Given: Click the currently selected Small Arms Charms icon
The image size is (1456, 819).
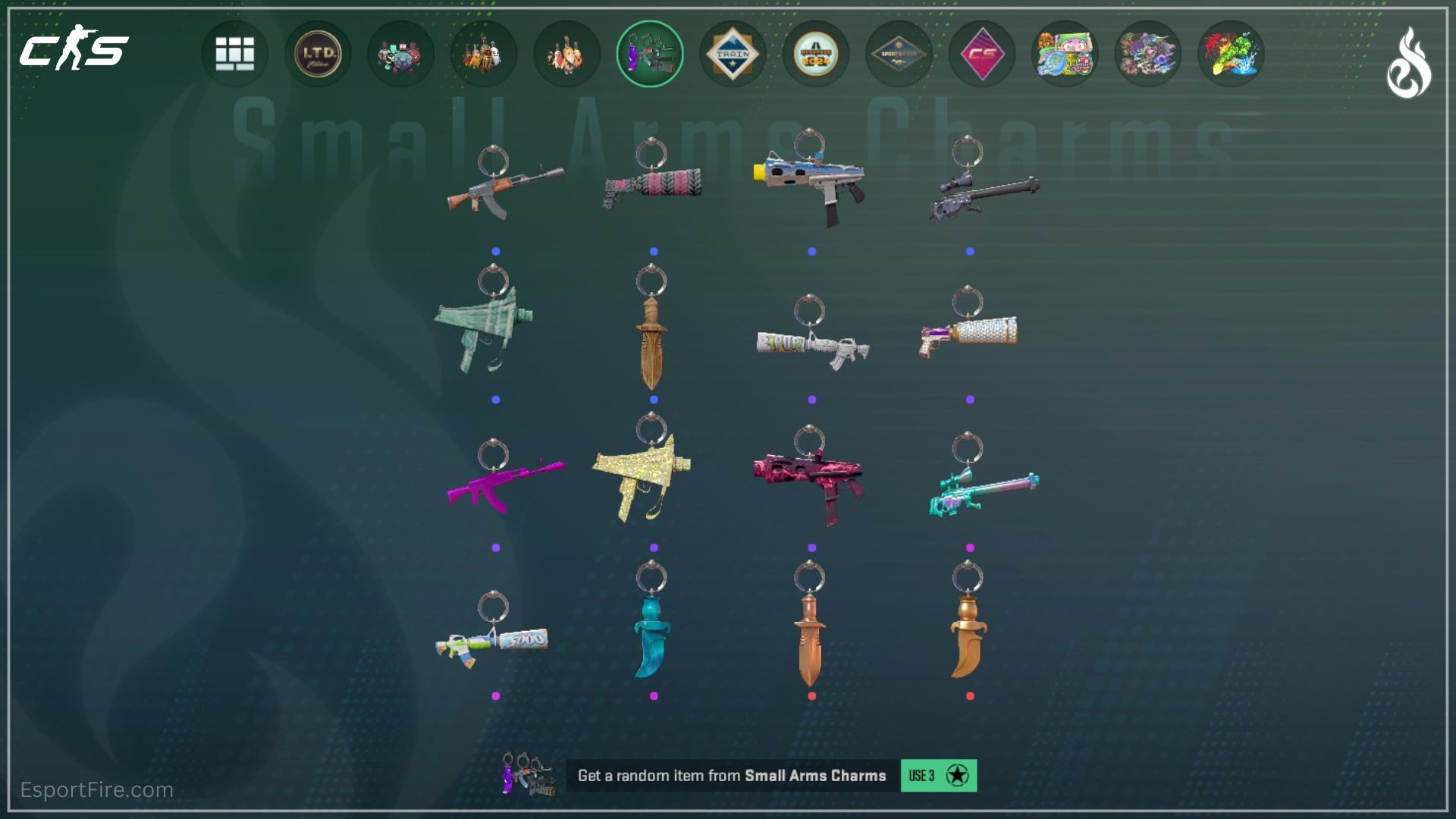Looking at the screenshot, I should coord(648,53).
